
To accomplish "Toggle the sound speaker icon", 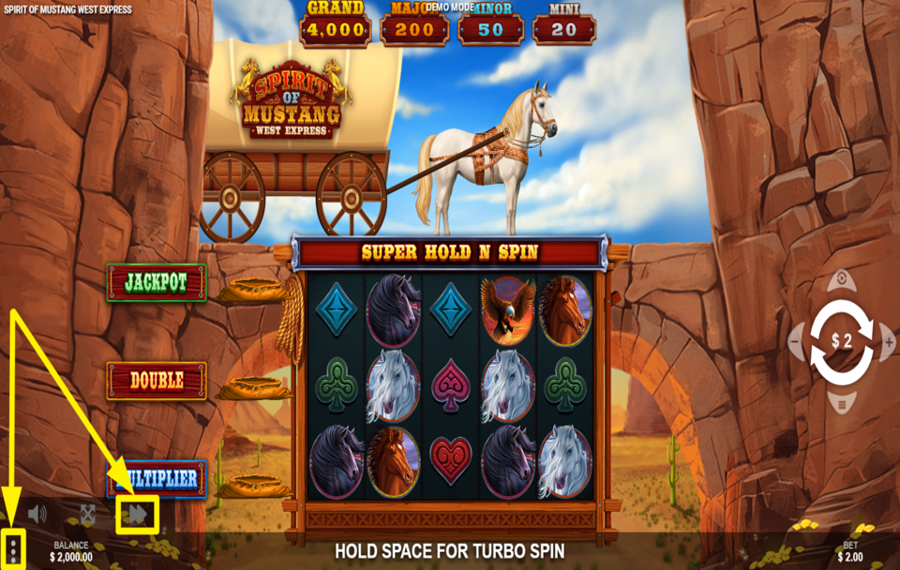I will pyautogui.click(x=38, y=514).
